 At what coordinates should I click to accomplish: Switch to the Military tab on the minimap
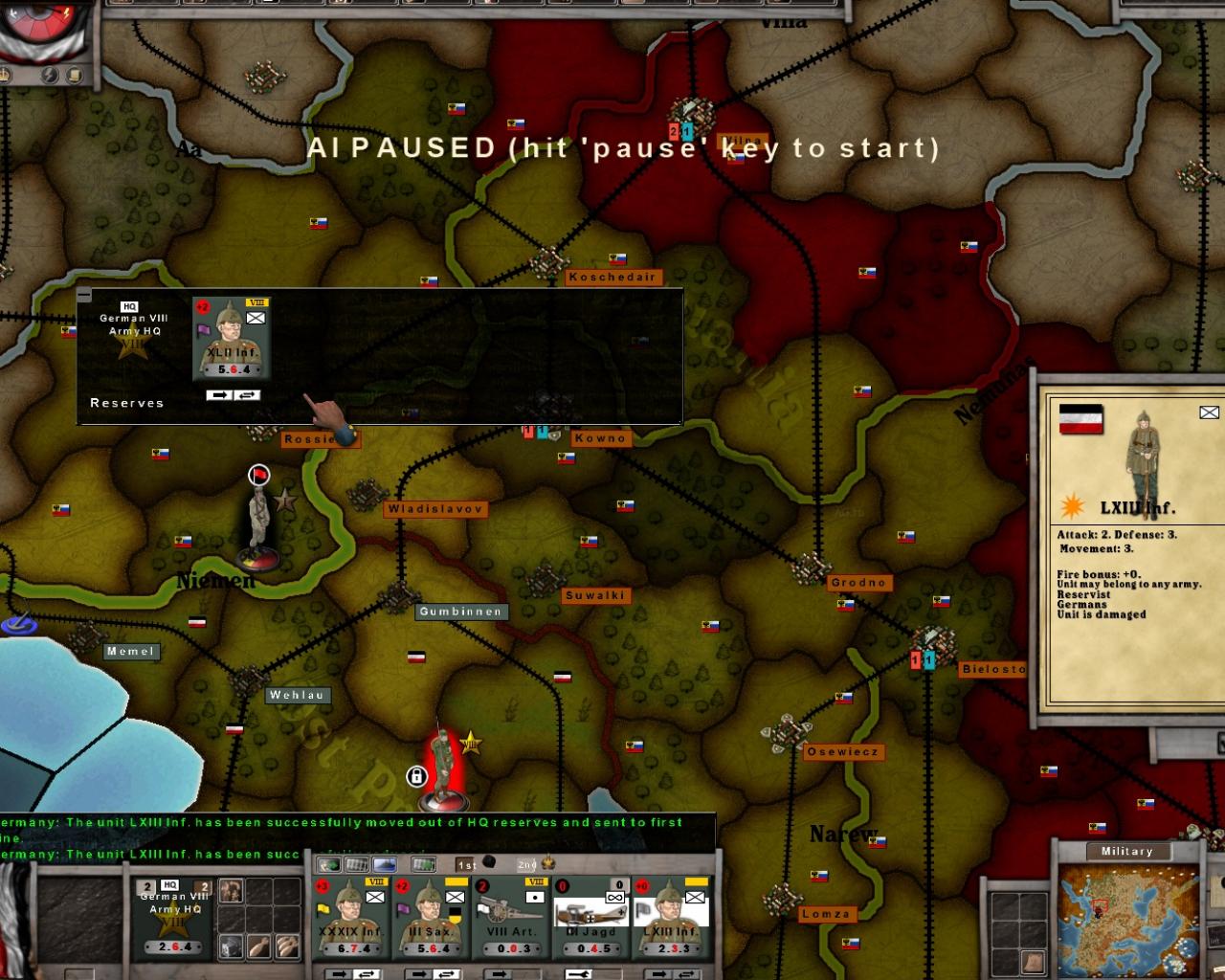pos(1128,851)
